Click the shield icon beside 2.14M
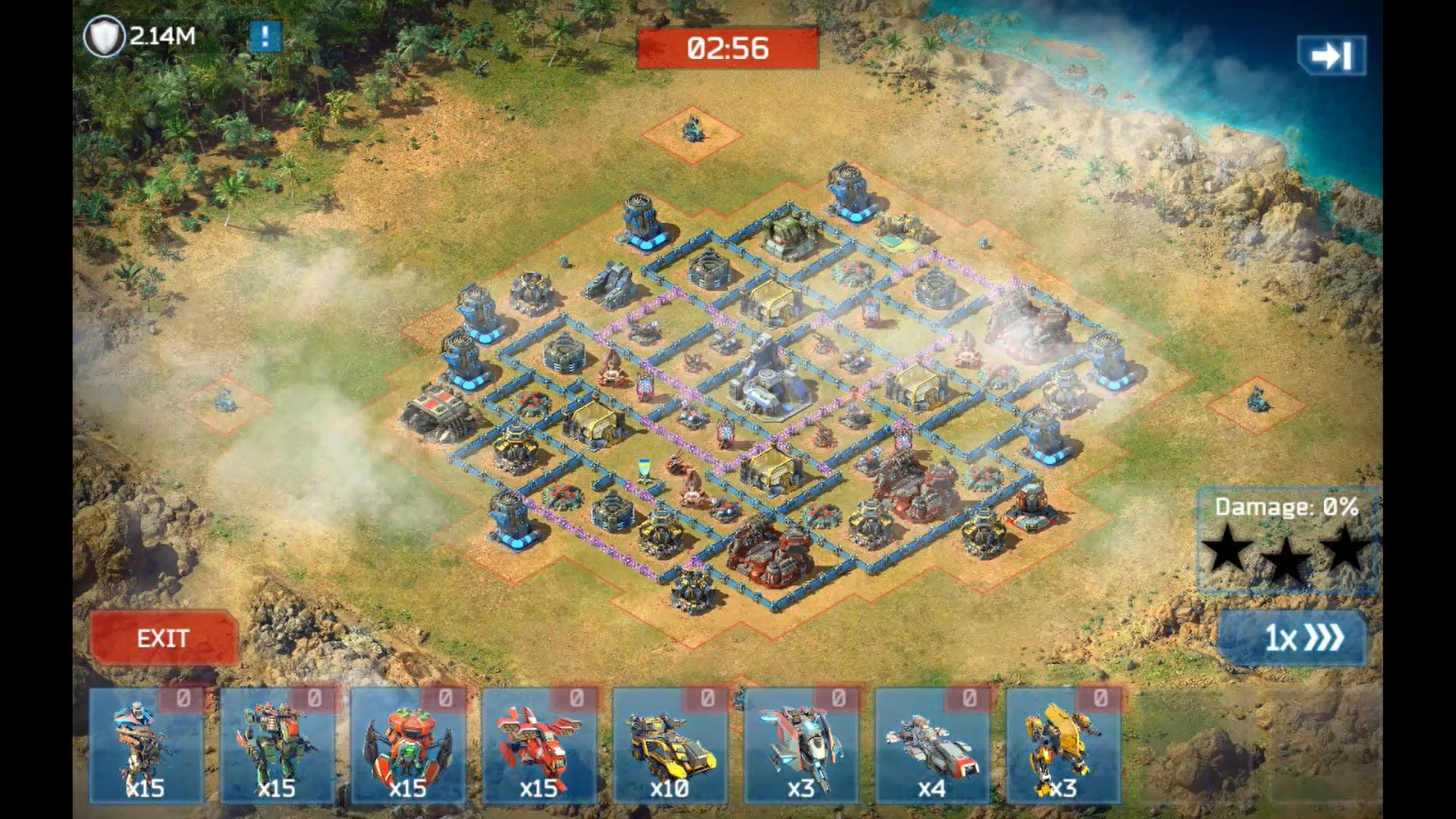Viewport: 1456px width, 819px height. [x=103, y=36]
